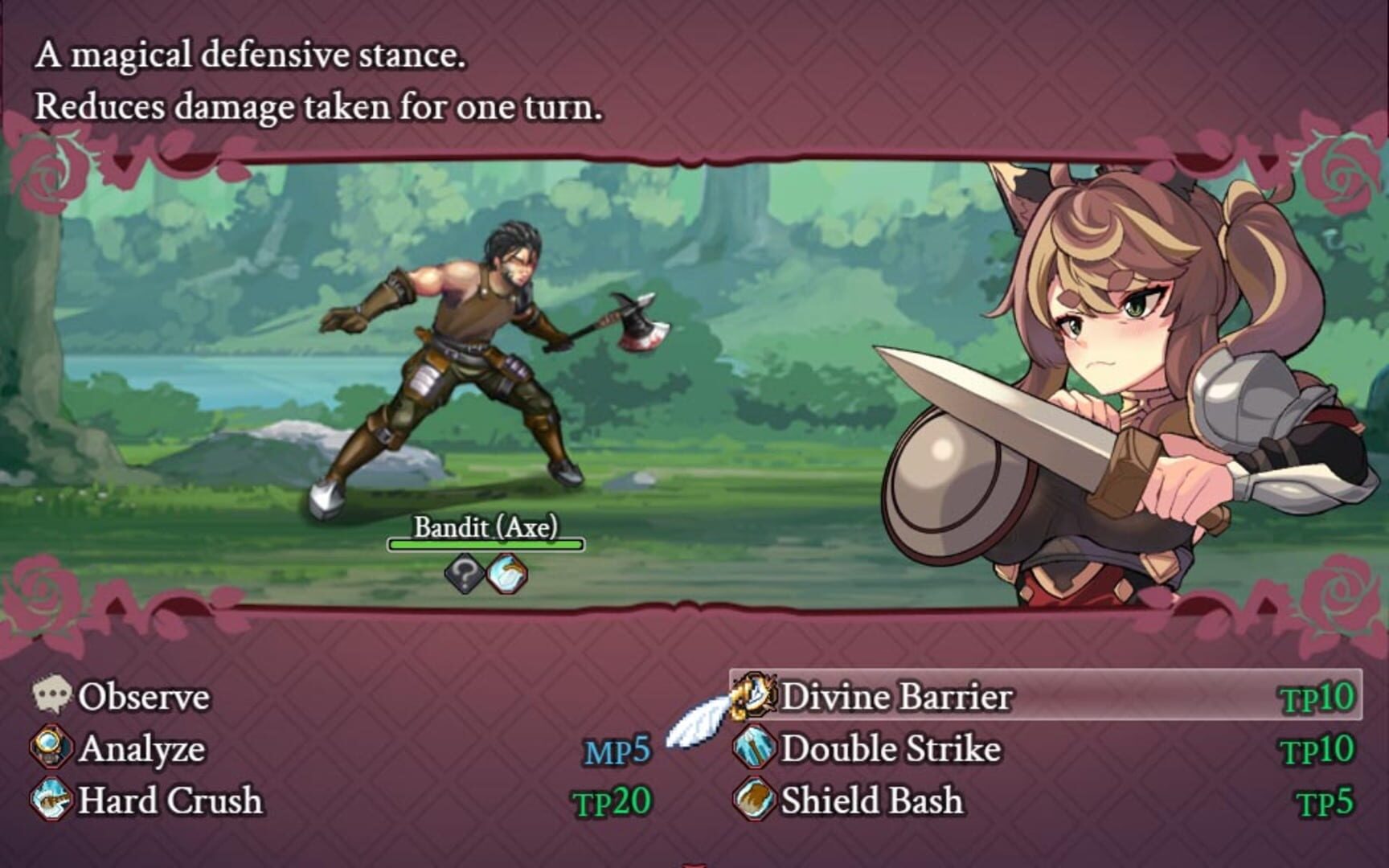Select the Observe speech bubble icon
Viewport: 1389px width, 868px height.
click(x=53, y=696)
